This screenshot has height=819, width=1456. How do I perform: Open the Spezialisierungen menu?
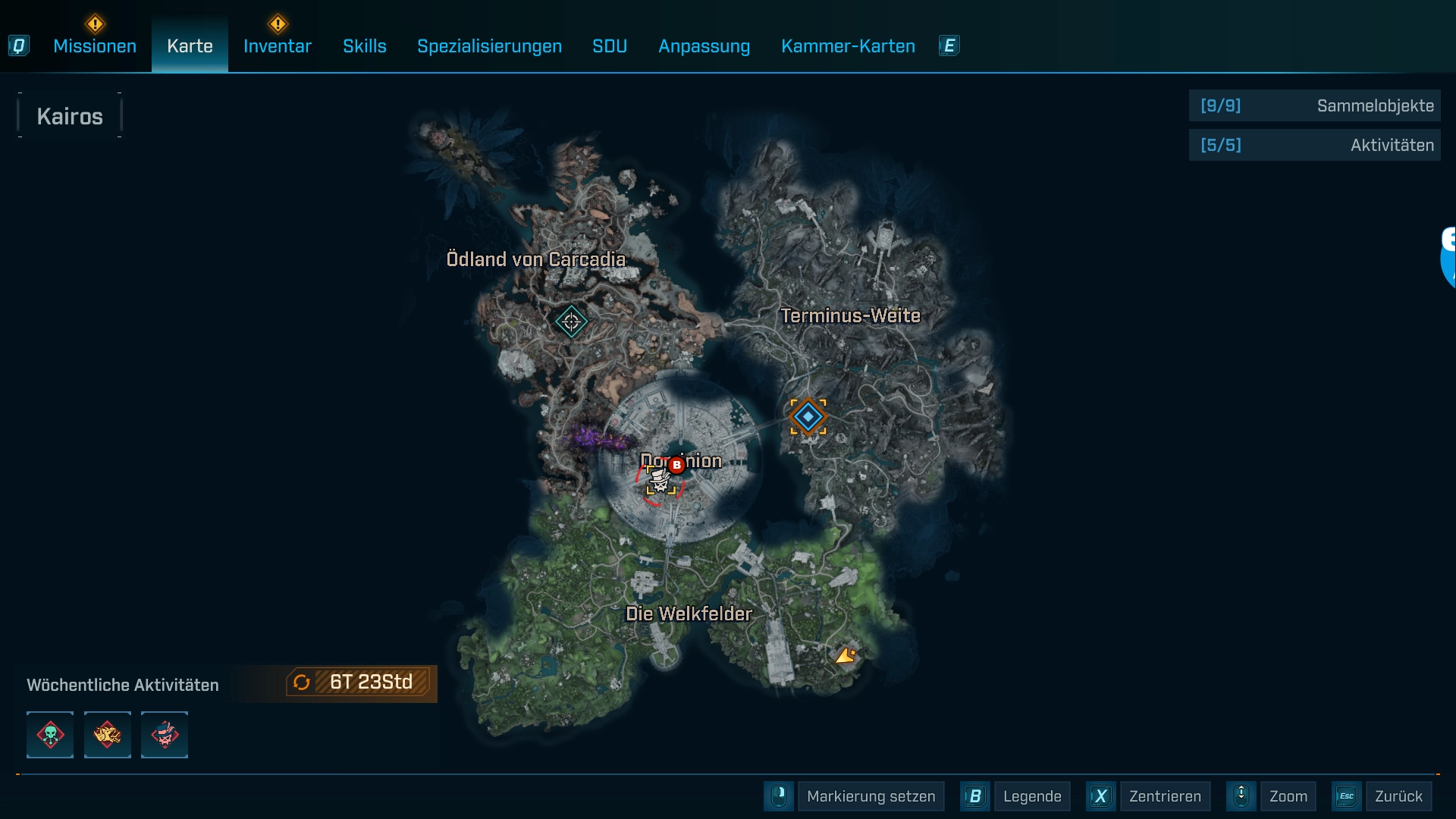pos(488,46)
